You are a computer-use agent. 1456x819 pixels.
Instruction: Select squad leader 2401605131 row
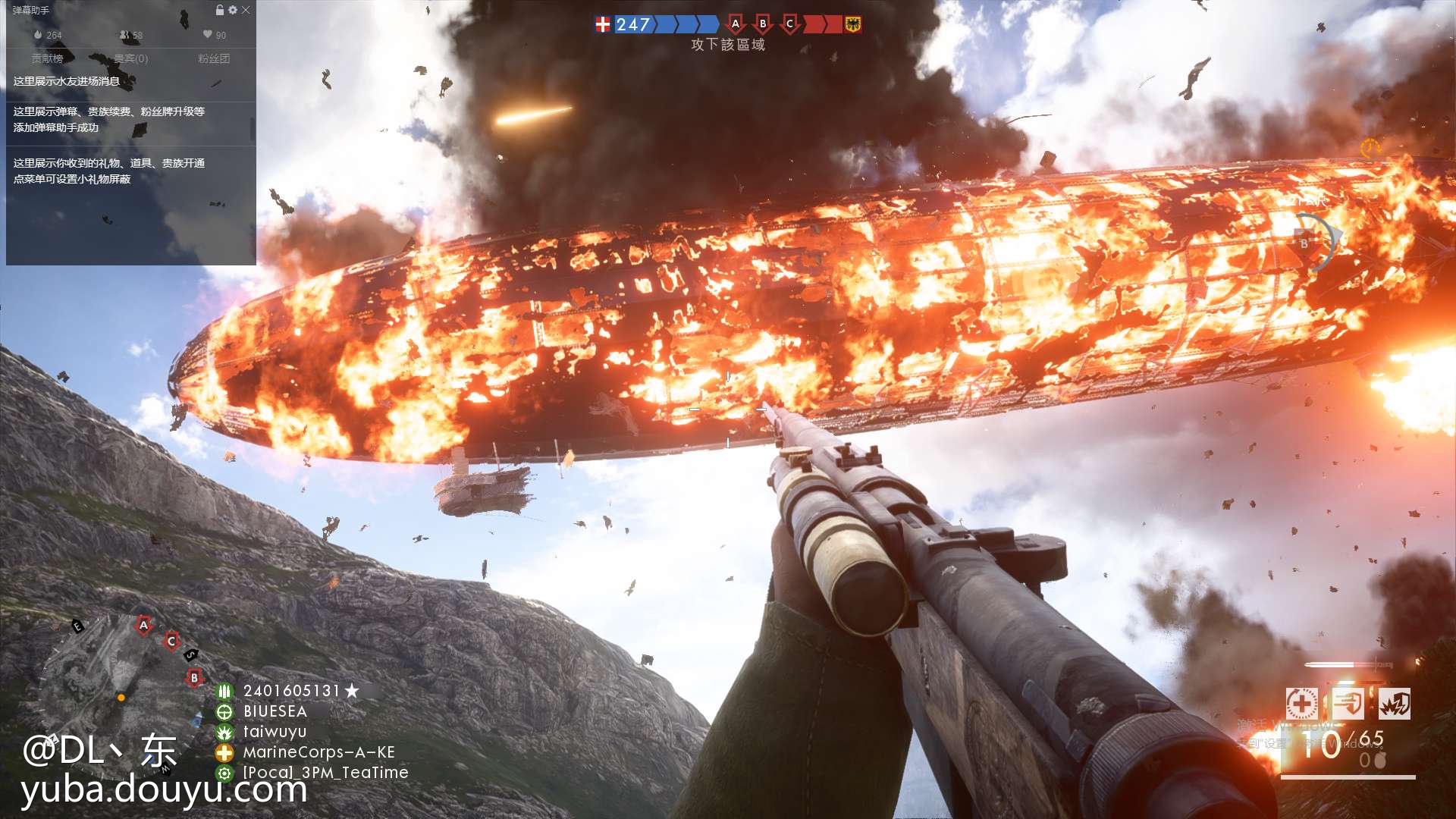292,691
